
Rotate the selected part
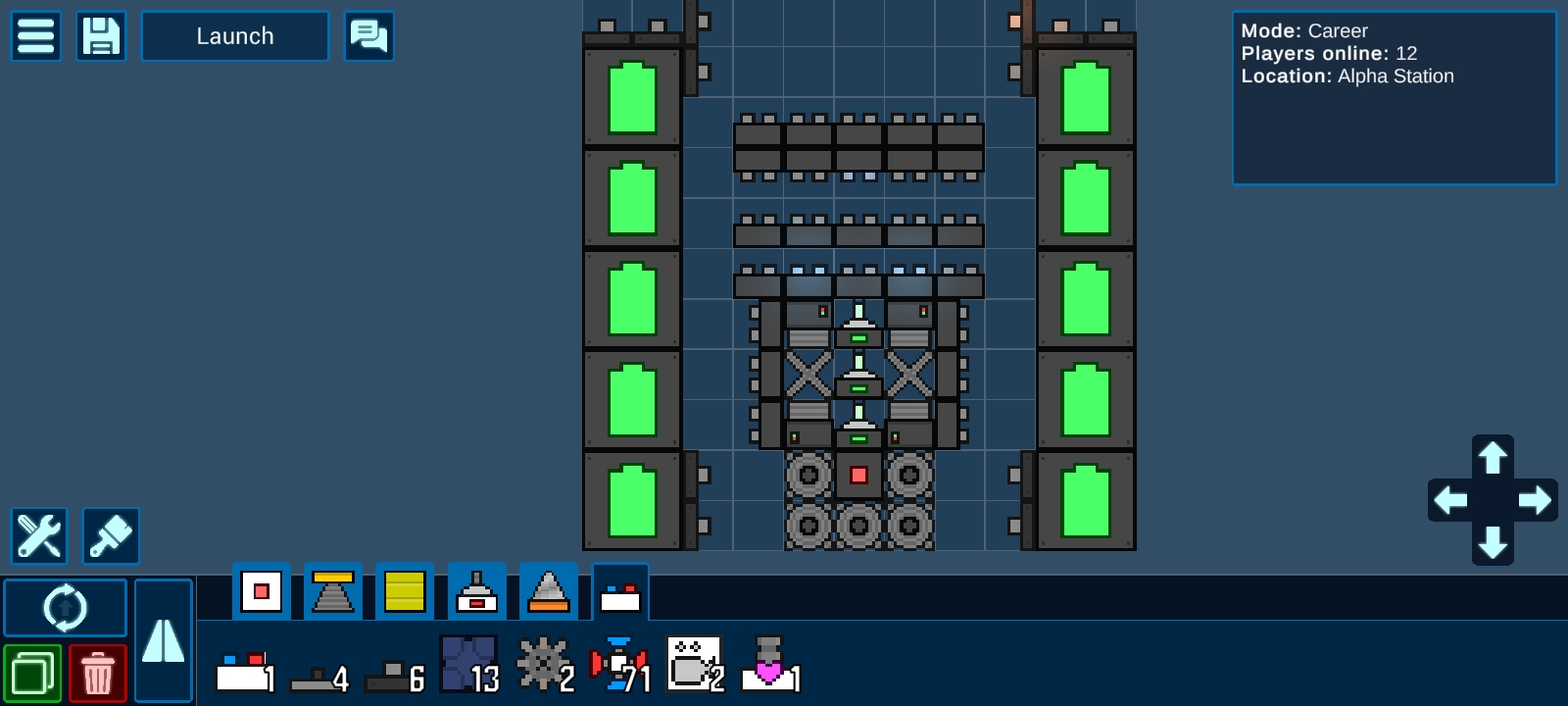pos(66,608)
